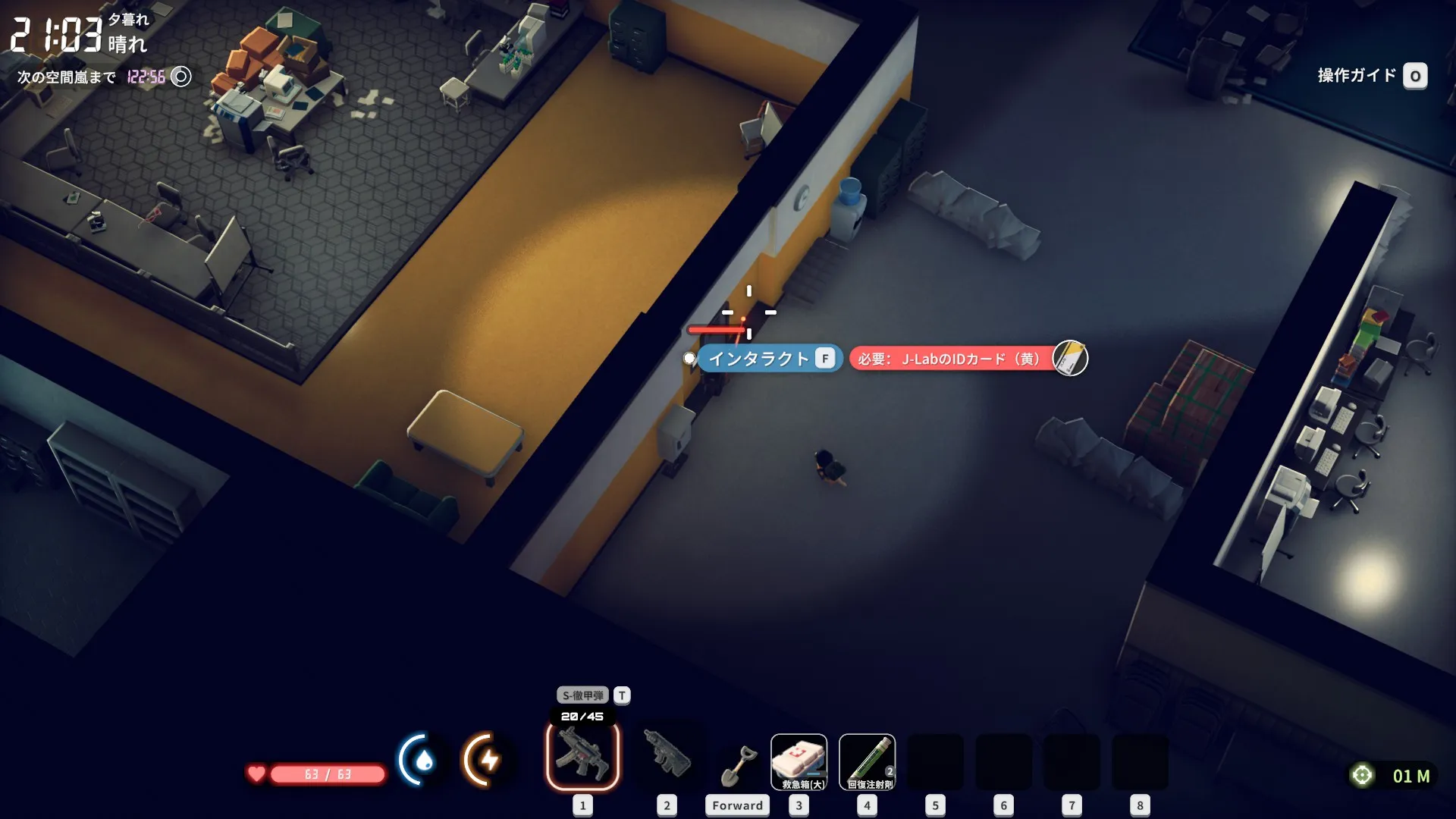Select the recovery injection slot
The width and height of the screenshot is (1456, 819).
(867, 762)
